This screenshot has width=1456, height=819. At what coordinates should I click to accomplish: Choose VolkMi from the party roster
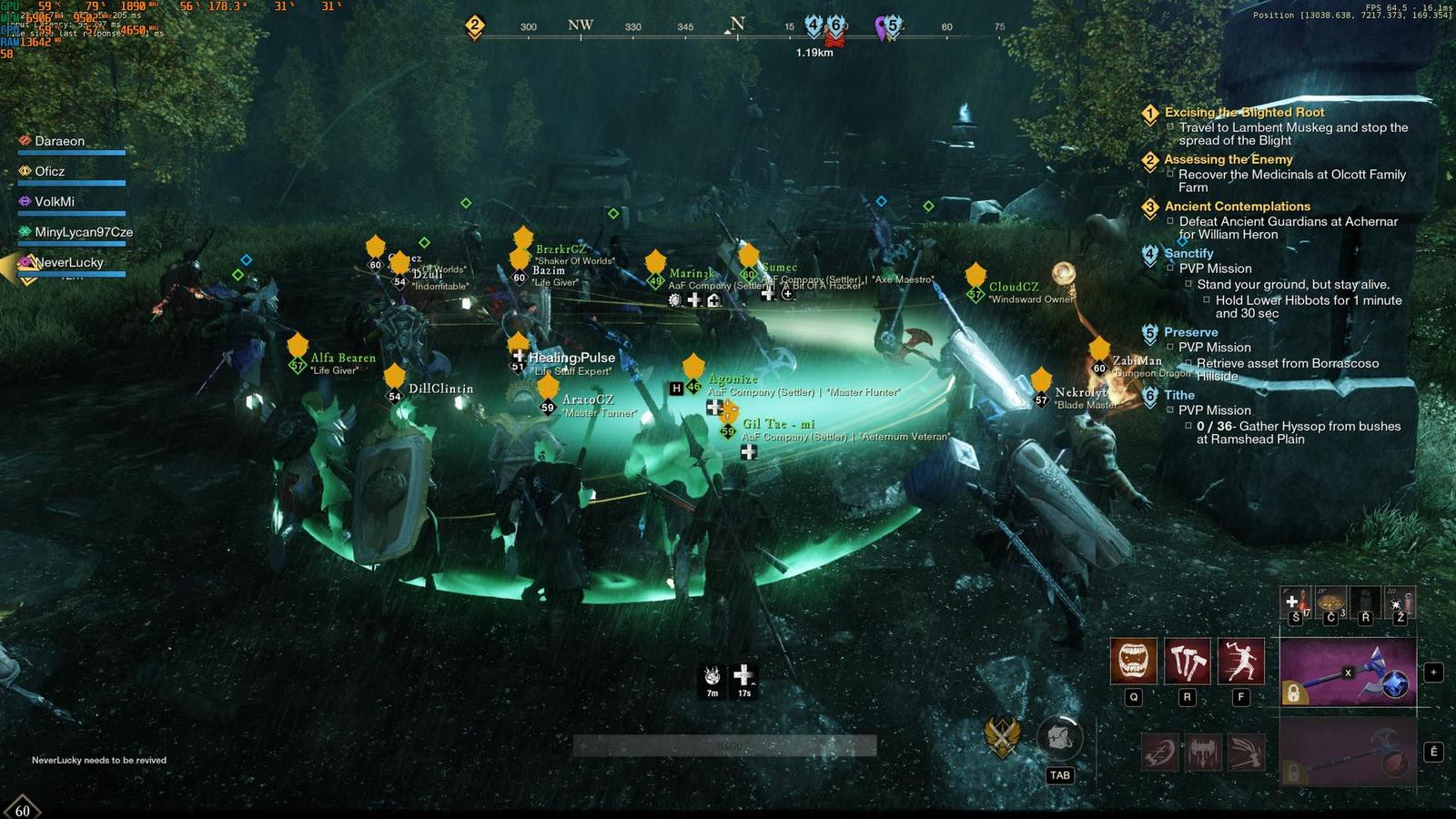[55, 201]
